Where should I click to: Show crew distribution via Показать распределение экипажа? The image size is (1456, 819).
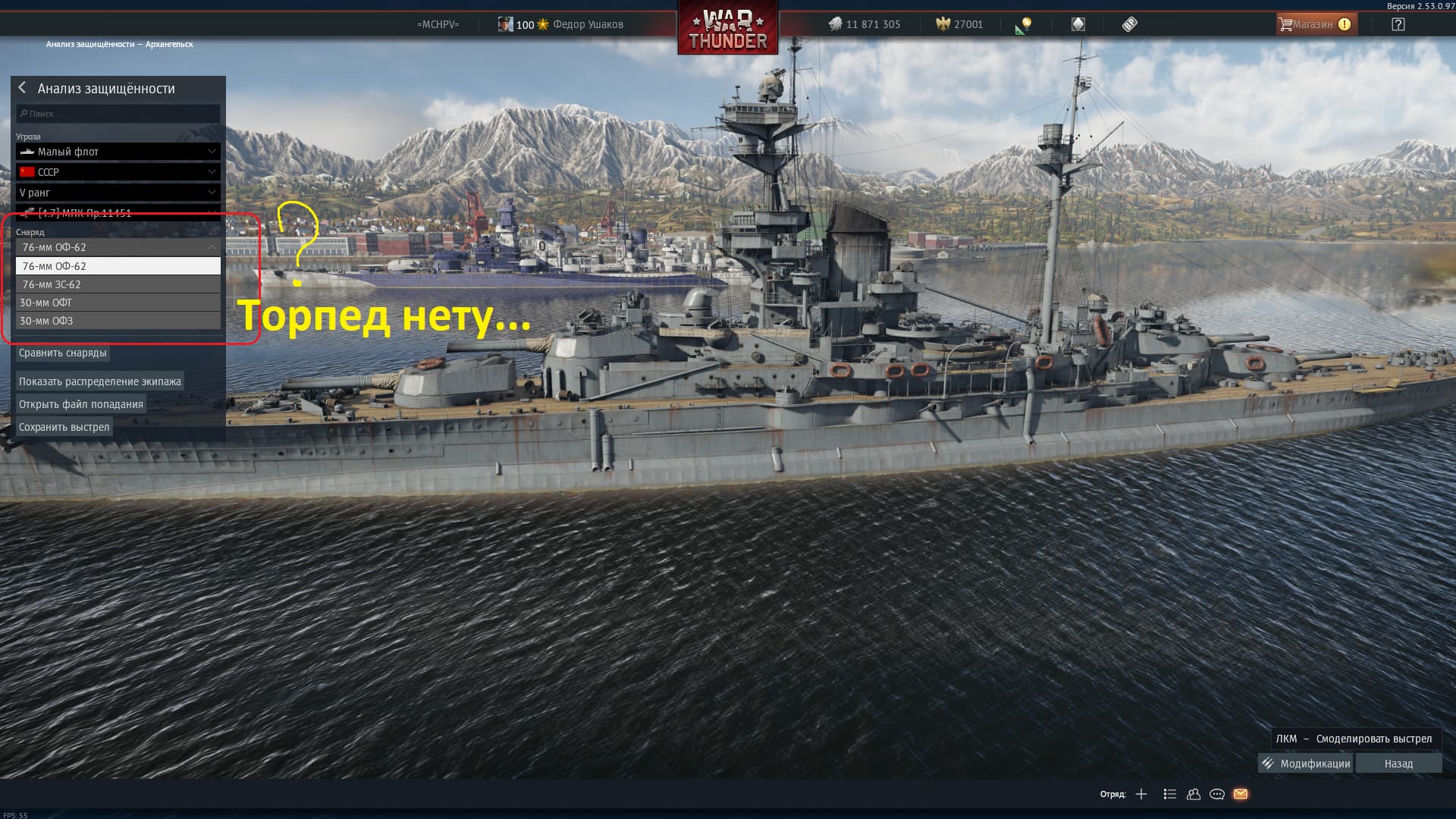(100, 381)
